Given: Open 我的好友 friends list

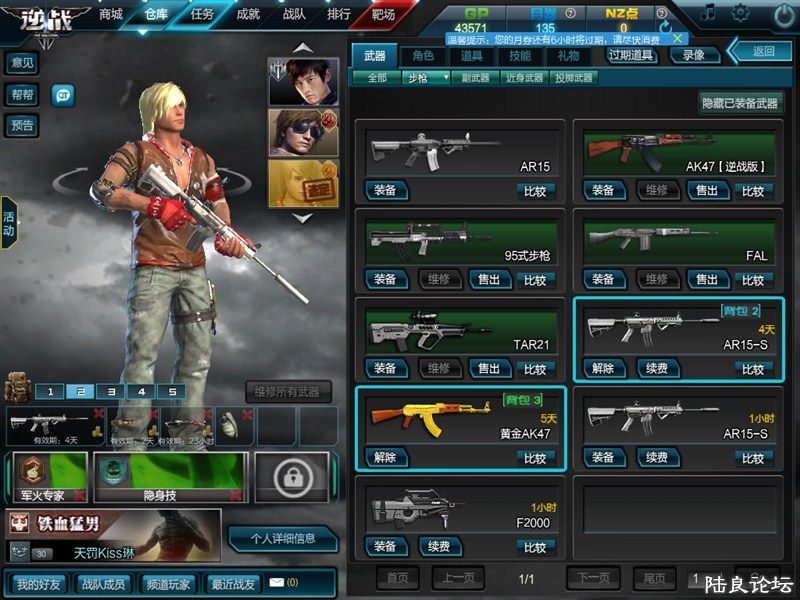Looking at the screenshot, I should 38,583.
